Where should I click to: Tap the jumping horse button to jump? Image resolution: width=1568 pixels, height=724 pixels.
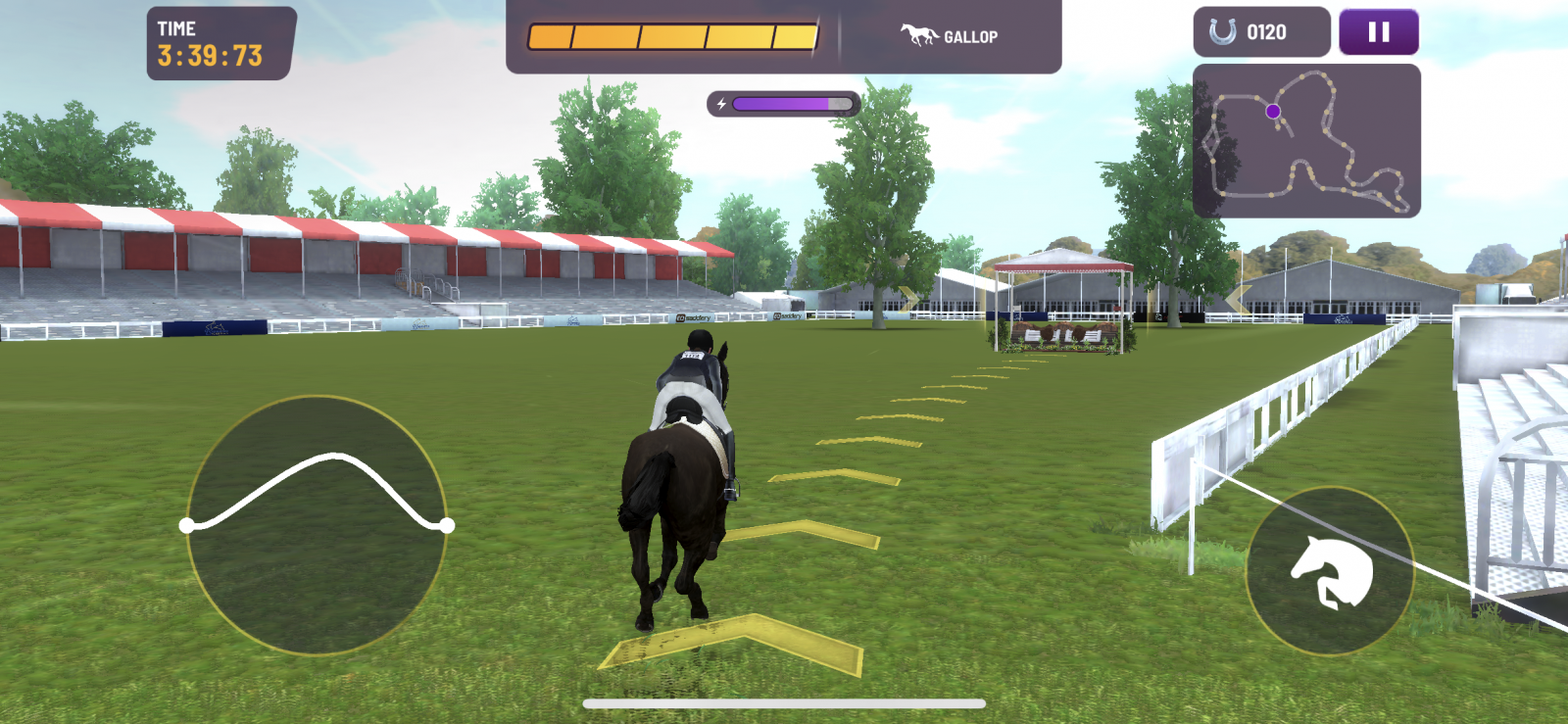(1330, 571)
